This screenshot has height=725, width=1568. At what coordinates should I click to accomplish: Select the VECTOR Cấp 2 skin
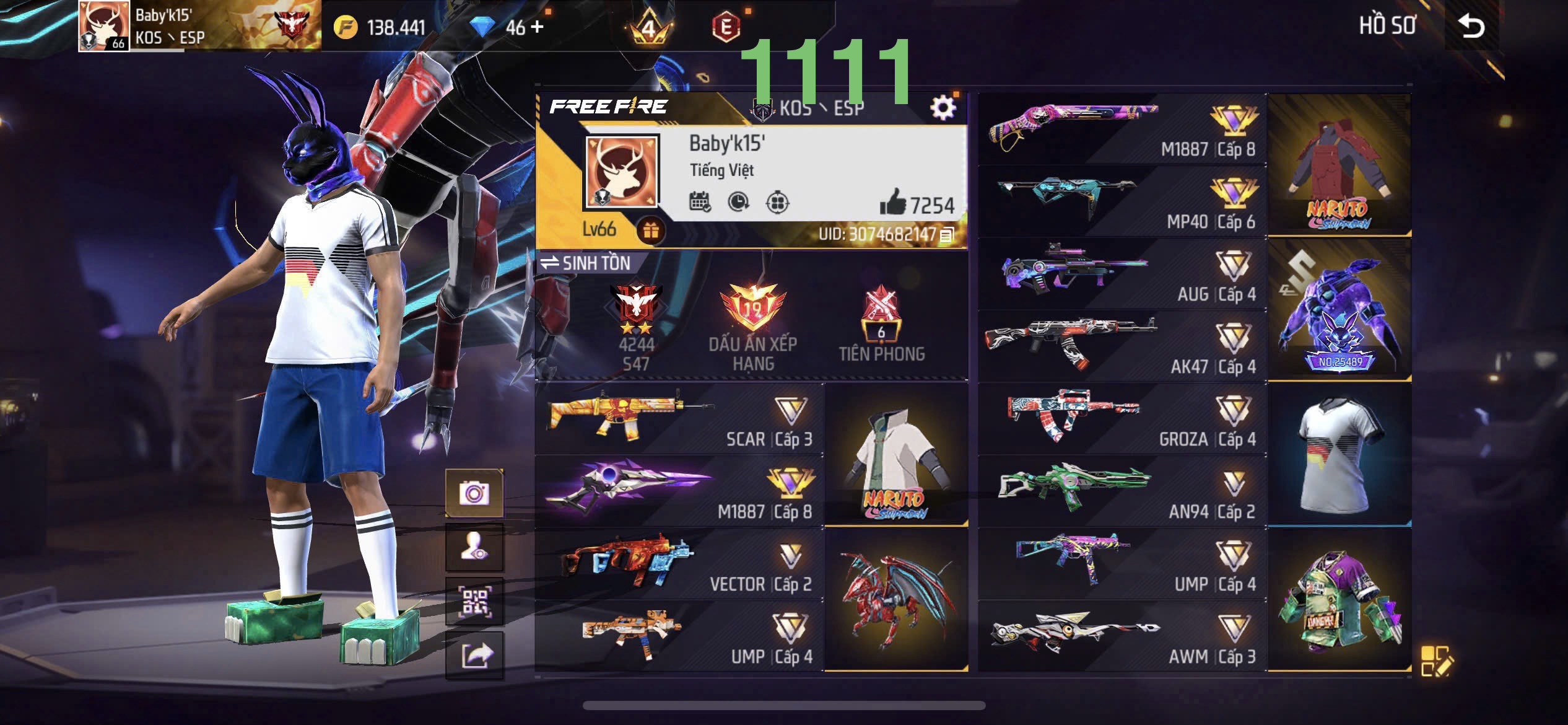coord(679,564)
